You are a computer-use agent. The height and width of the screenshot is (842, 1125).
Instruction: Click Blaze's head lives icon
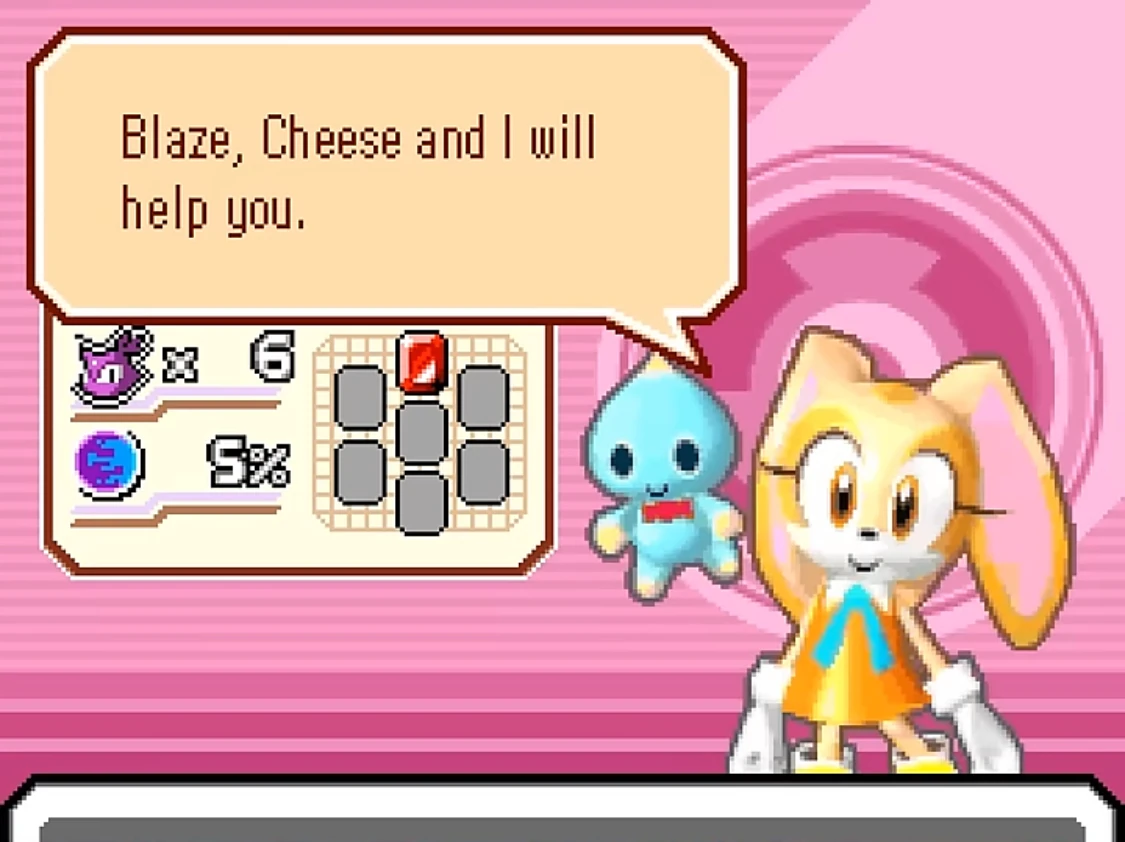coord(113,365)
